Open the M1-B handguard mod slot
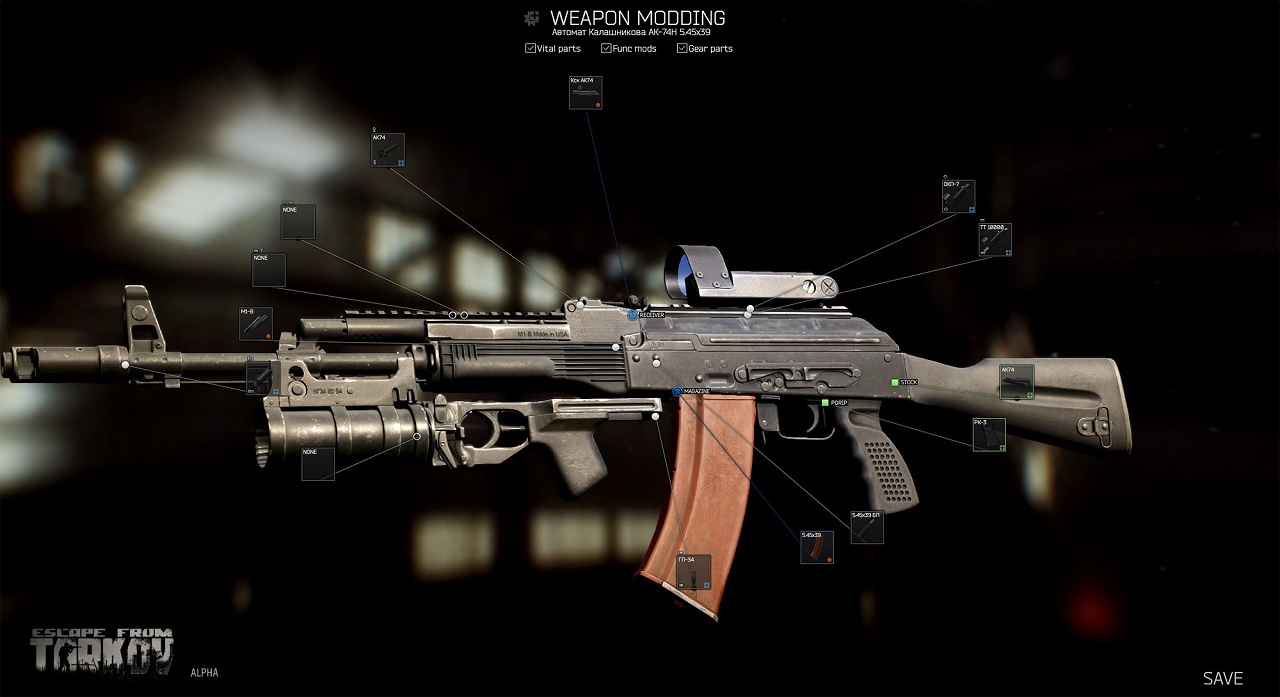 click(x=255, y=324)
